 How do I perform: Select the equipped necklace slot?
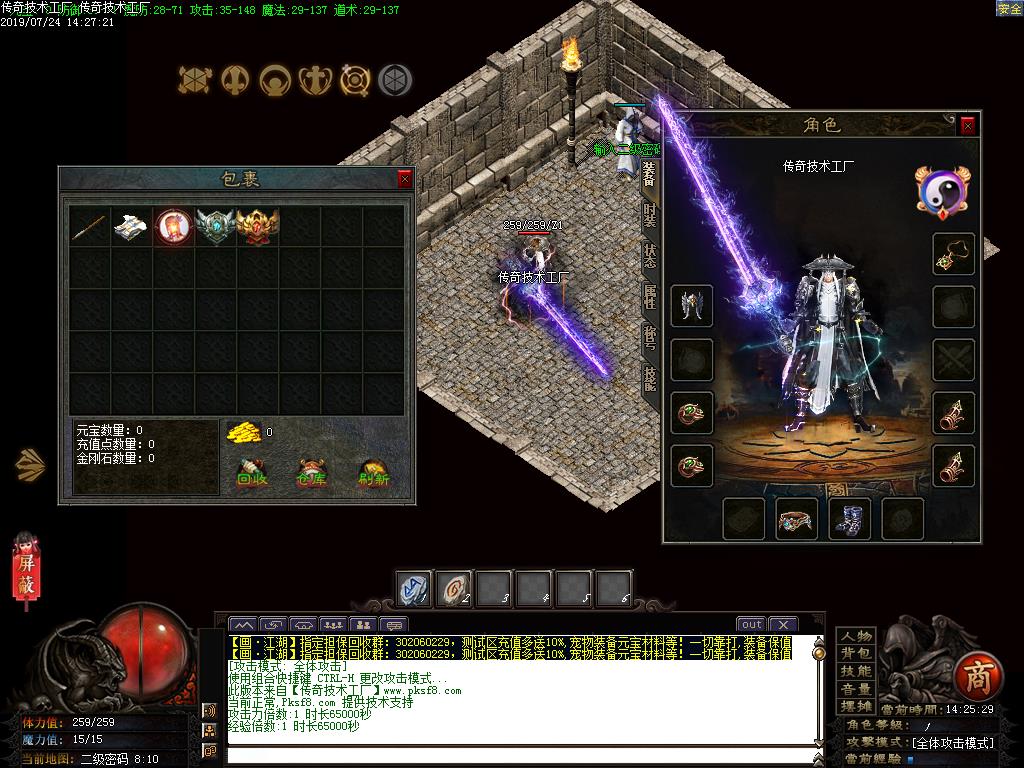953,255
